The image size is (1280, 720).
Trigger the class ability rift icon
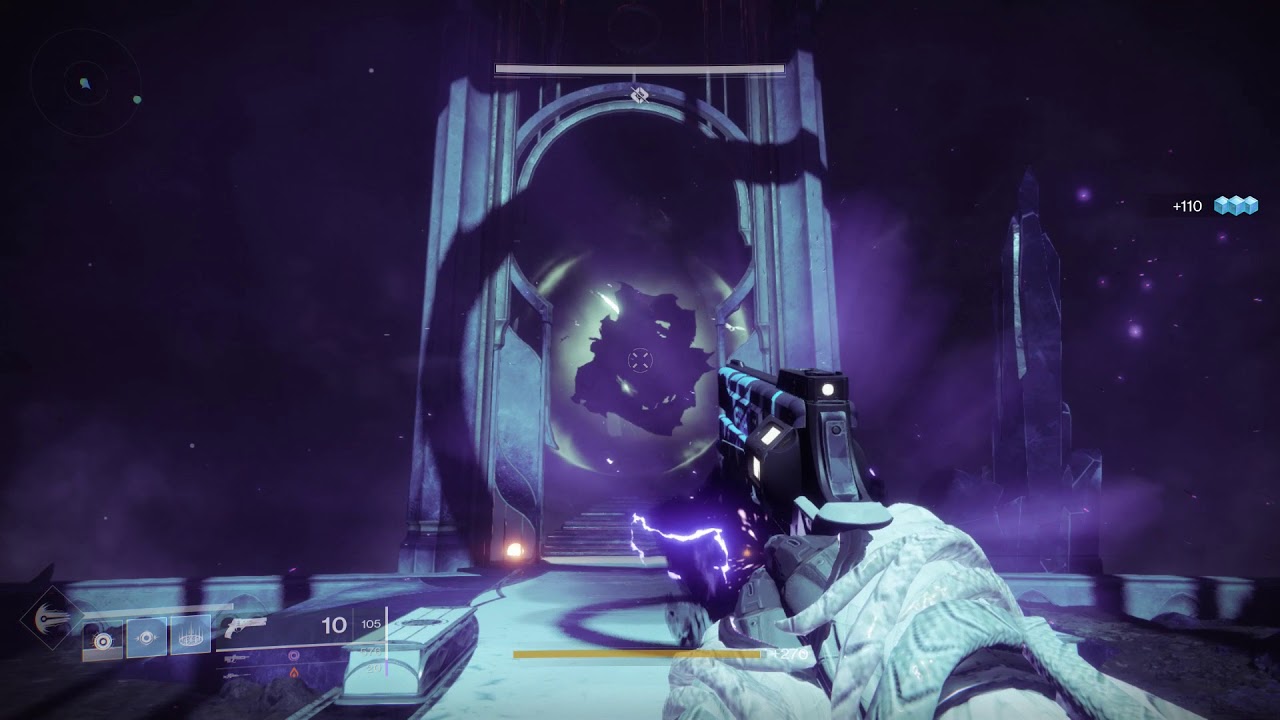click(190, 636)
